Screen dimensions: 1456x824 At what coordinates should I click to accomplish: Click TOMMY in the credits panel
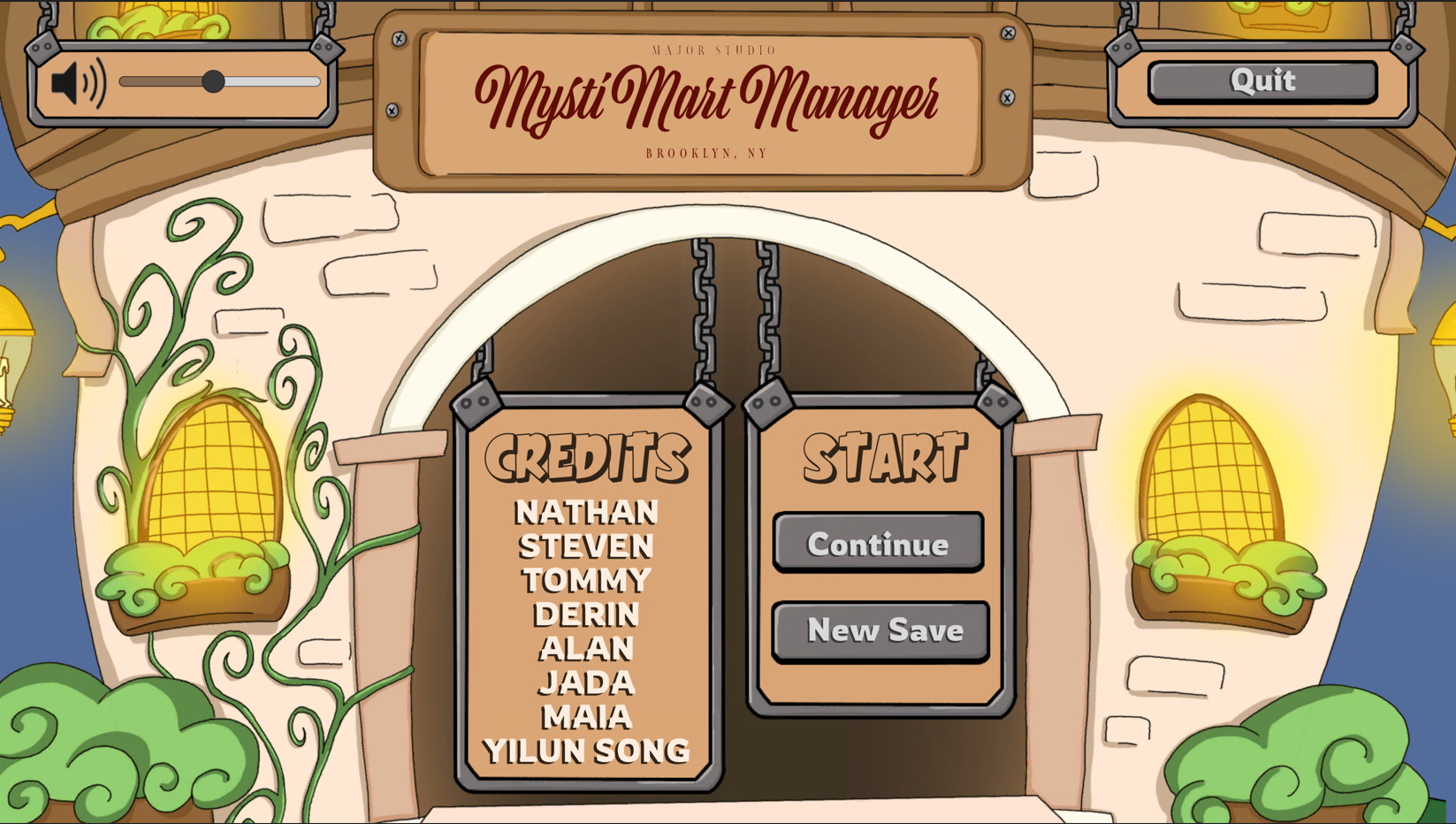tap(587, 580)
